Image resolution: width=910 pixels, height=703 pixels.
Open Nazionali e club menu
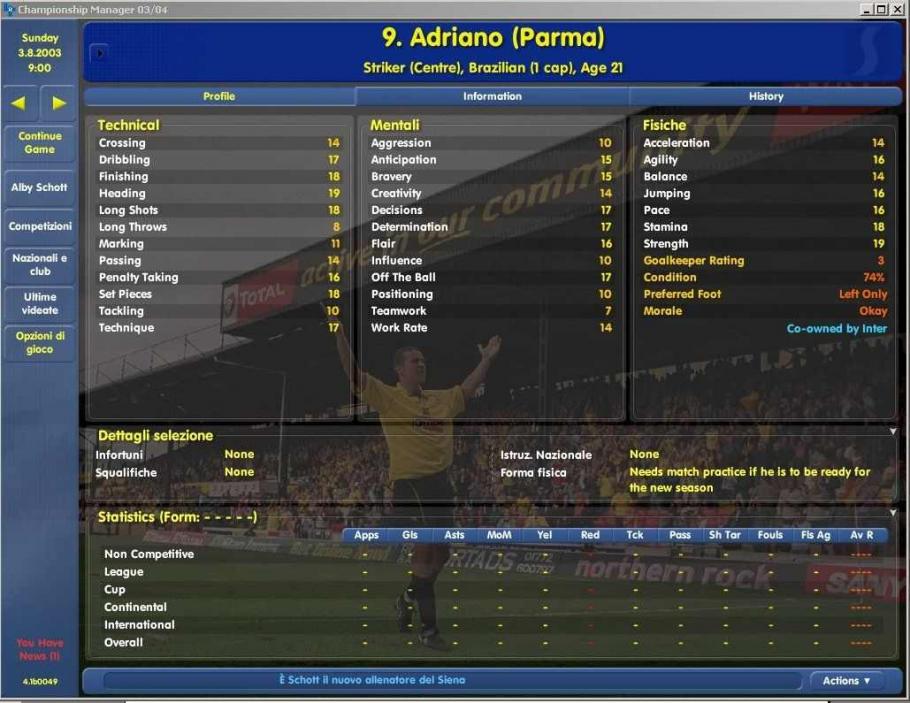[40, 264]
